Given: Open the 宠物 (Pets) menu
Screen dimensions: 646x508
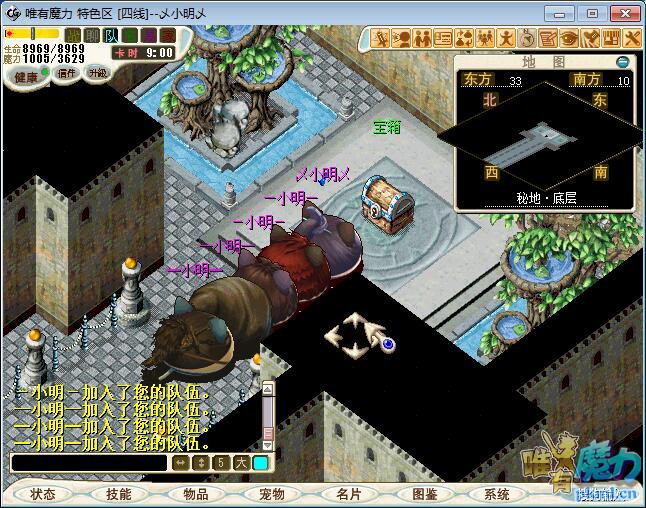Looking at the screenshot, I should coord(271,494).
